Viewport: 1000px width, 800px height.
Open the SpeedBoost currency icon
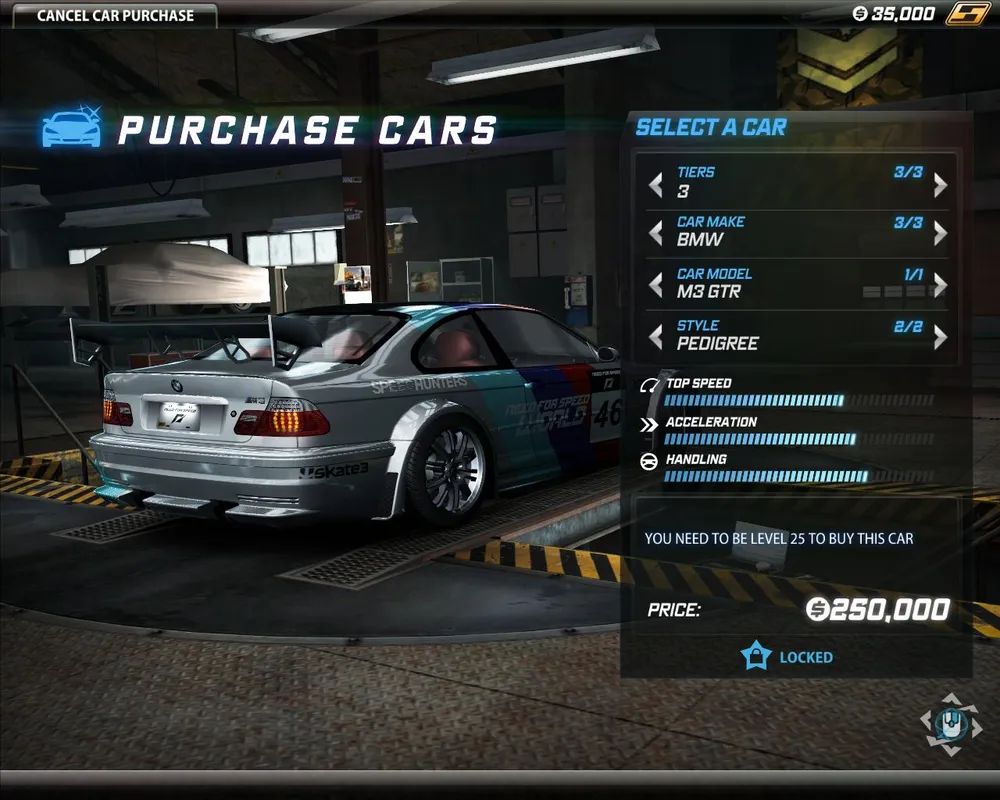click(965, 14)
